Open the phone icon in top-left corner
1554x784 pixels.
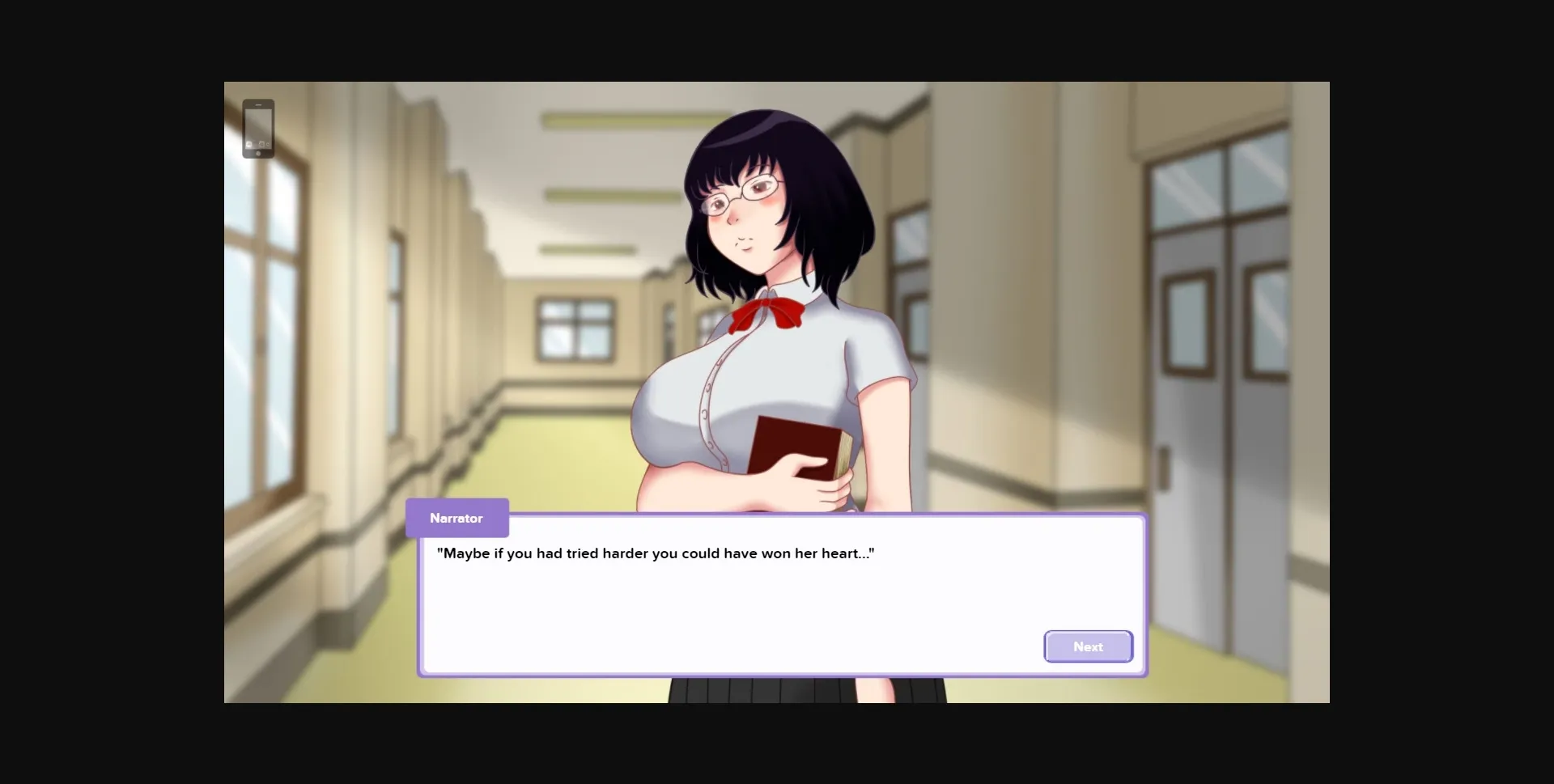[258, 128]
